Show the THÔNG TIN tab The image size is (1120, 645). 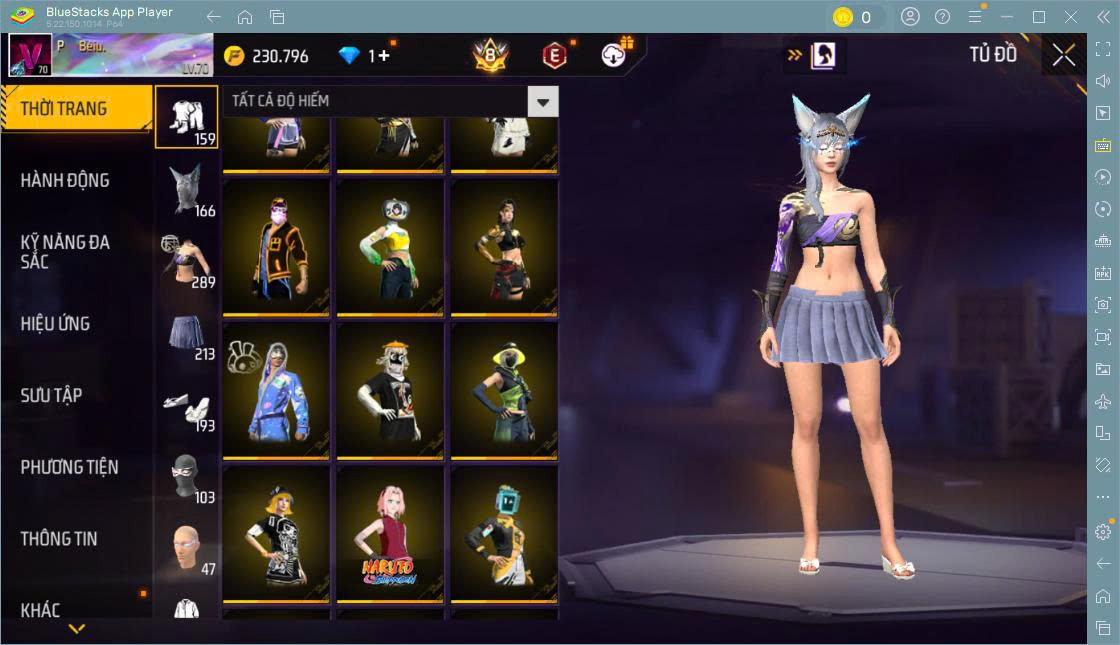(59, 539)
